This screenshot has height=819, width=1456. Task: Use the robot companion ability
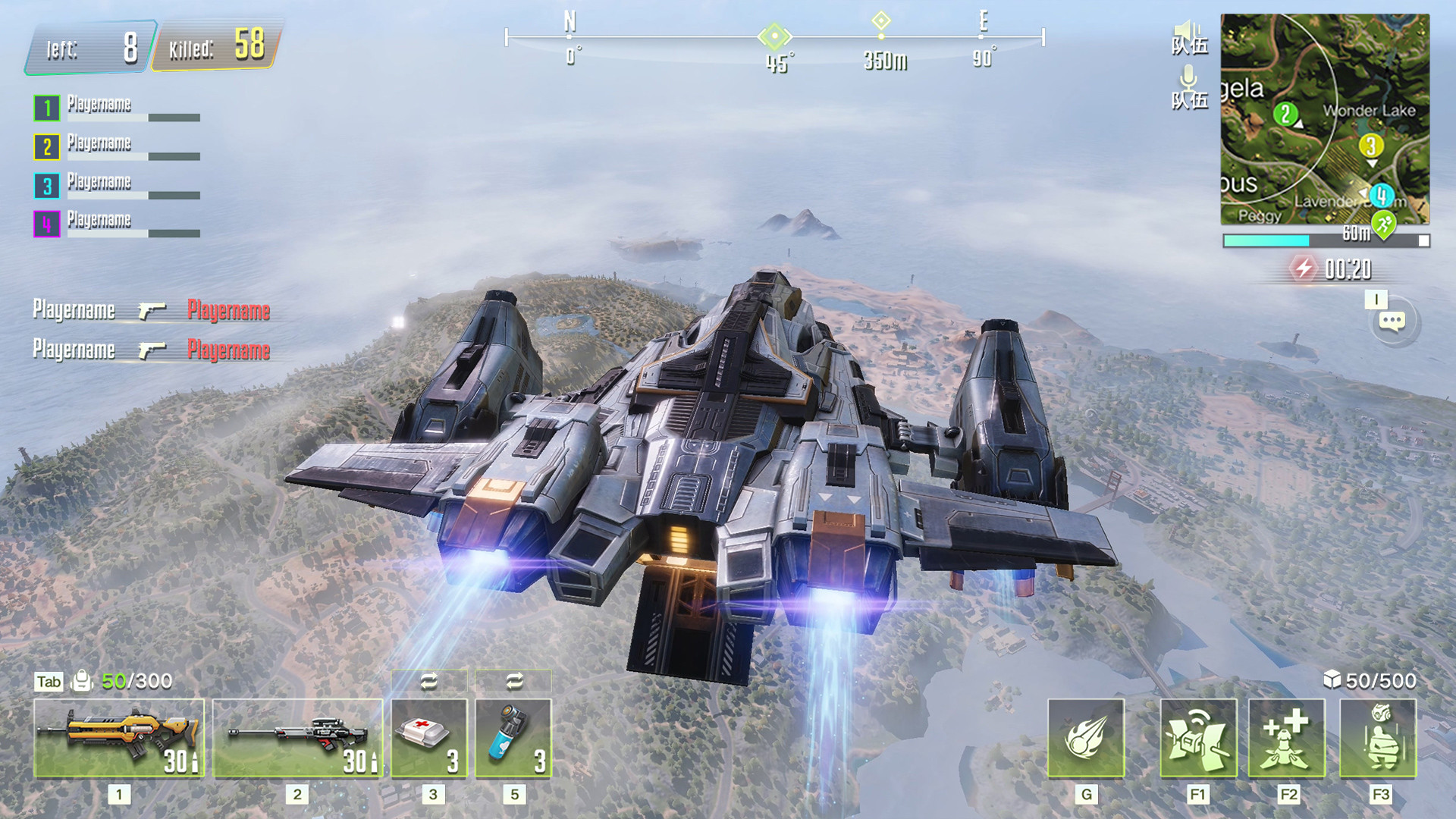pyautogui.click(x=1378, y=738)
